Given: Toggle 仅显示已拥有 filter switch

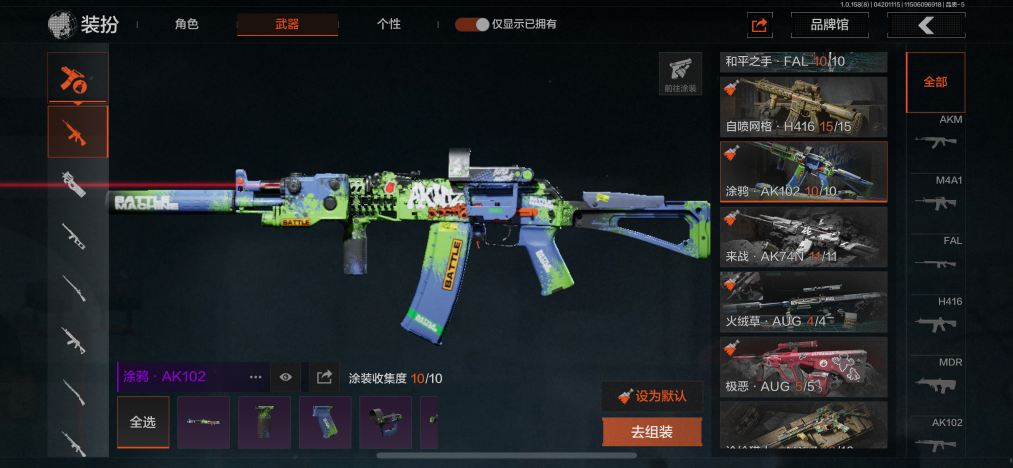Looking at the screenshot, I should [472, 24].
